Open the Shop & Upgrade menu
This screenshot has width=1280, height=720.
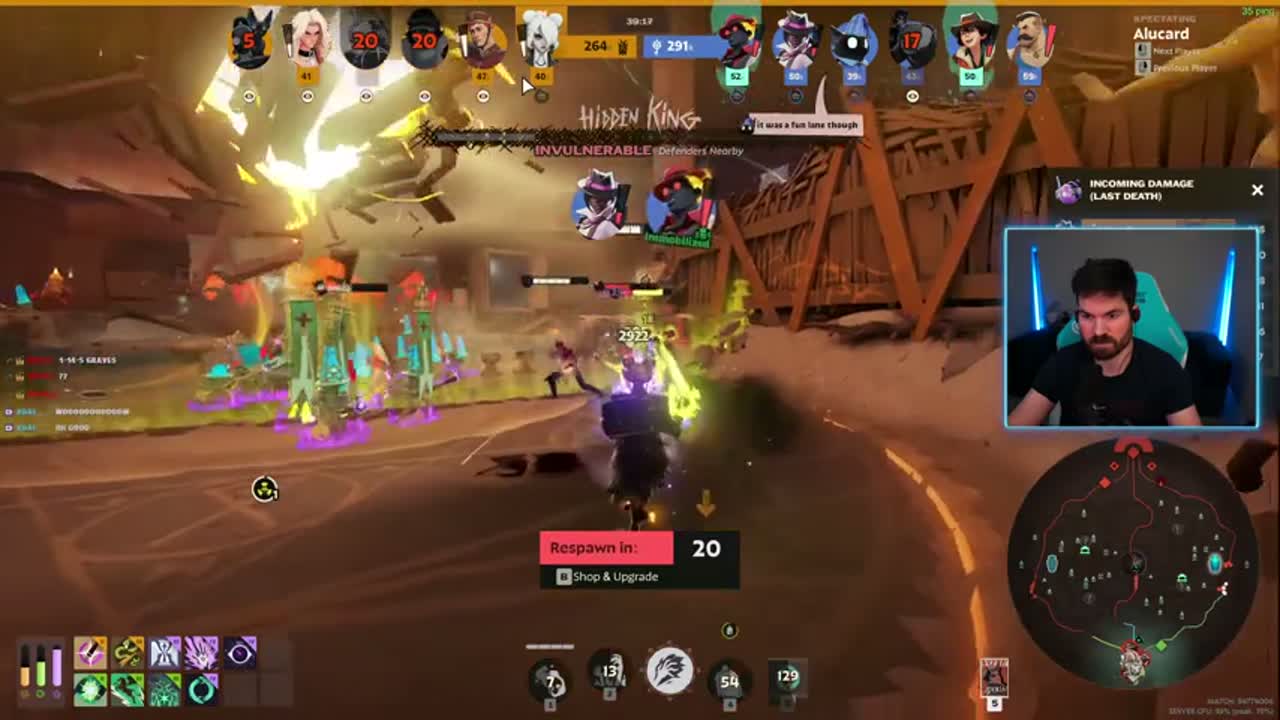coord(605,577)
